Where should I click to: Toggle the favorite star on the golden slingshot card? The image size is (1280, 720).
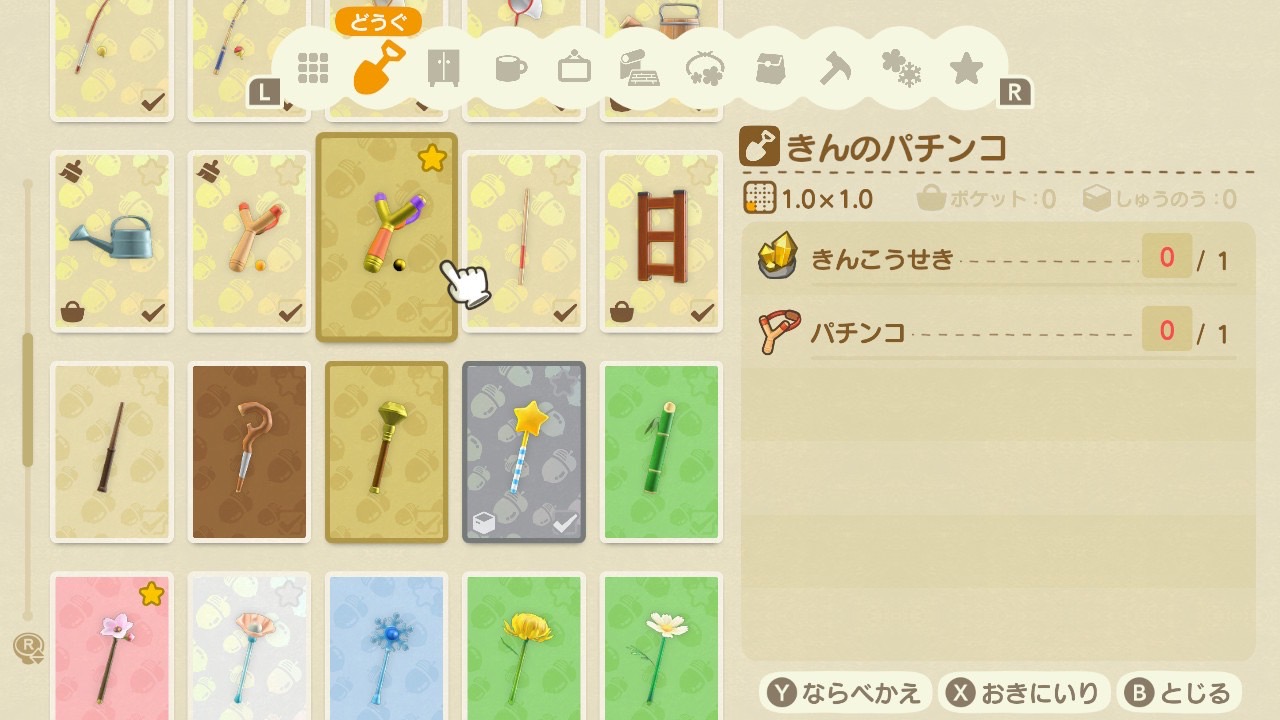(x=432, y=157)
